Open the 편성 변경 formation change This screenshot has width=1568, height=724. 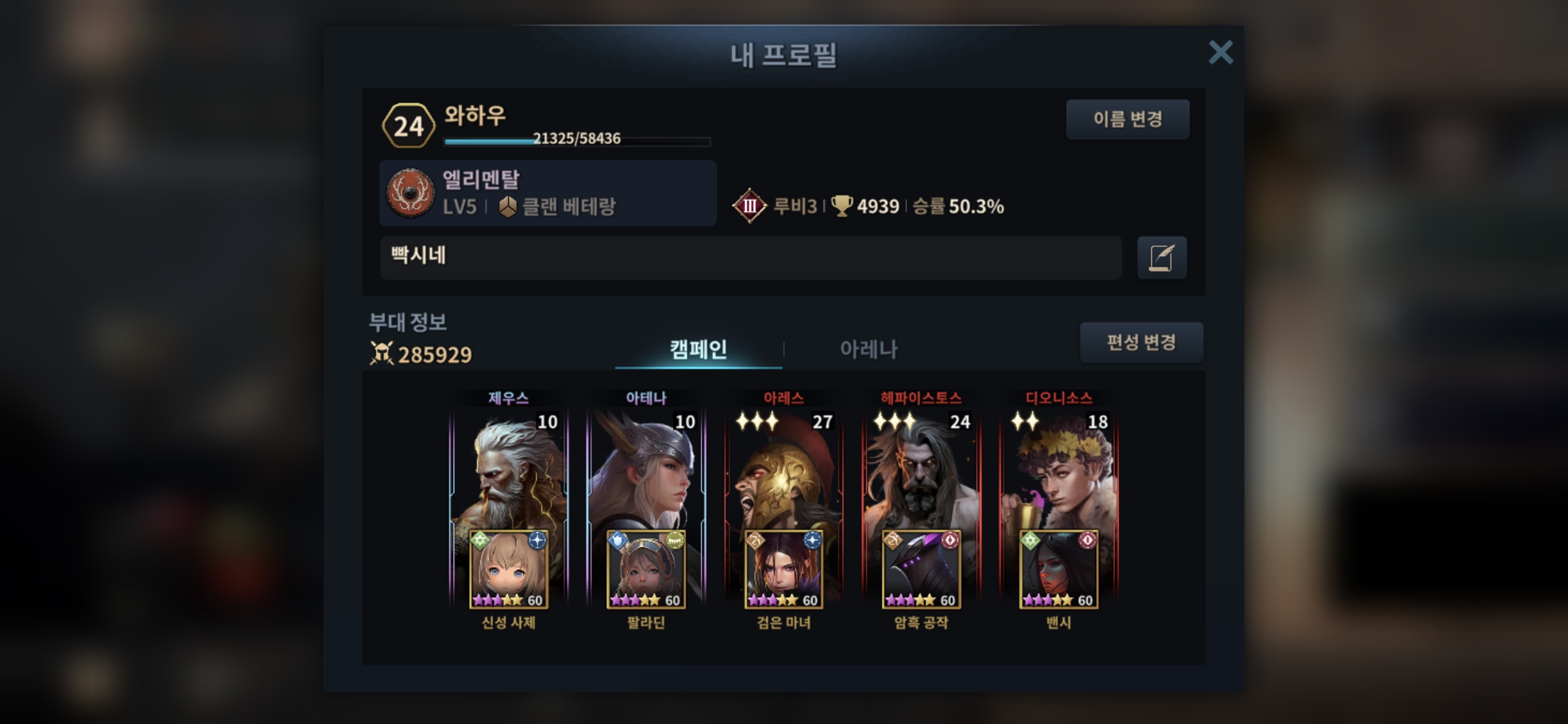[1140, 343]
